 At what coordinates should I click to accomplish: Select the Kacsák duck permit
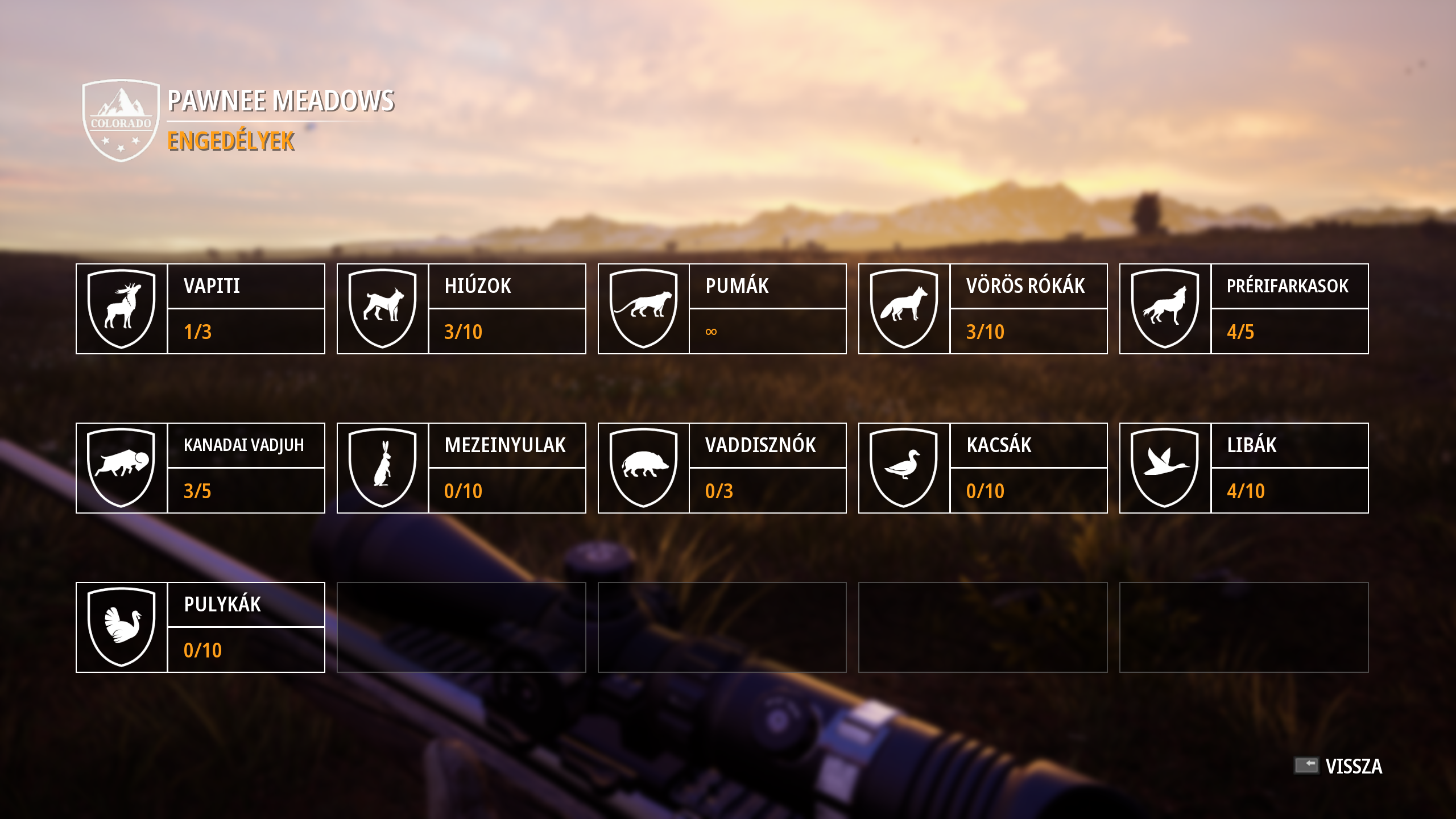point(983,468)
